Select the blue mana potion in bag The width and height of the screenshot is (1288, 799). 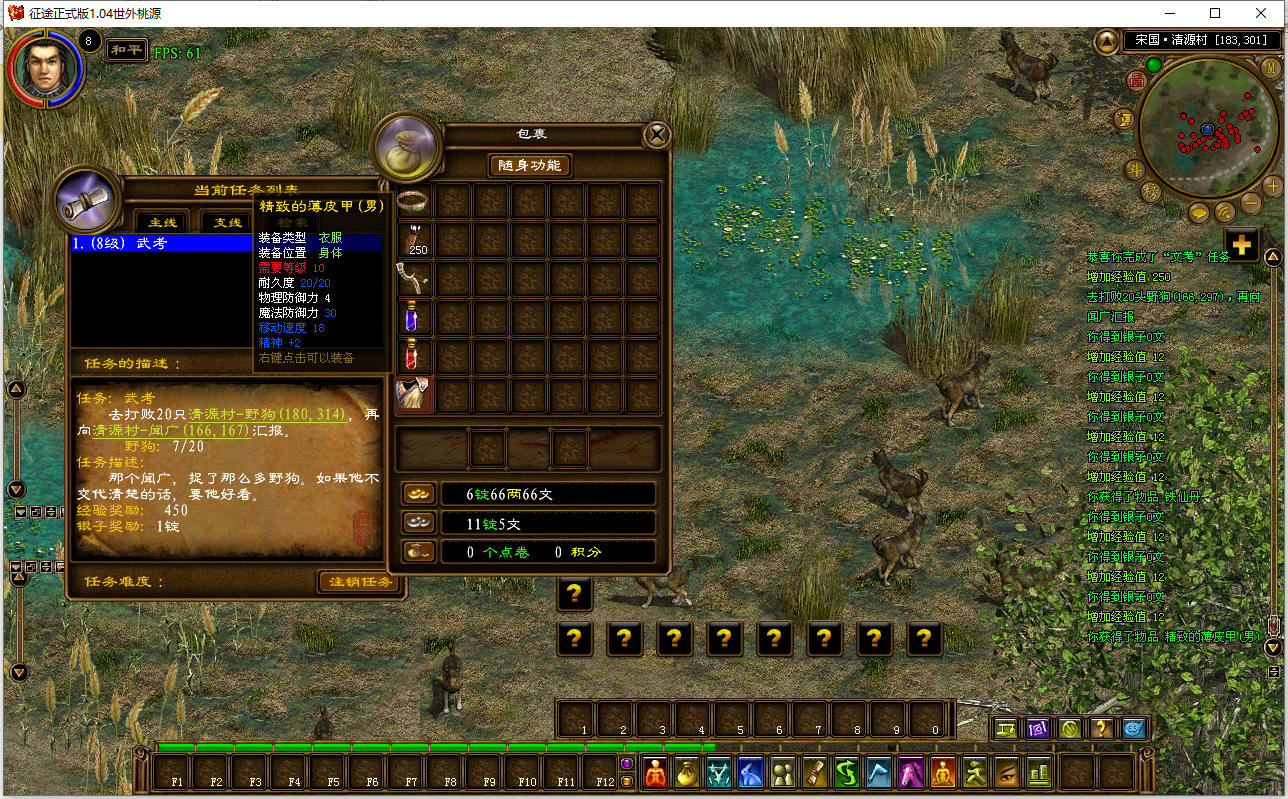(415, 318)
